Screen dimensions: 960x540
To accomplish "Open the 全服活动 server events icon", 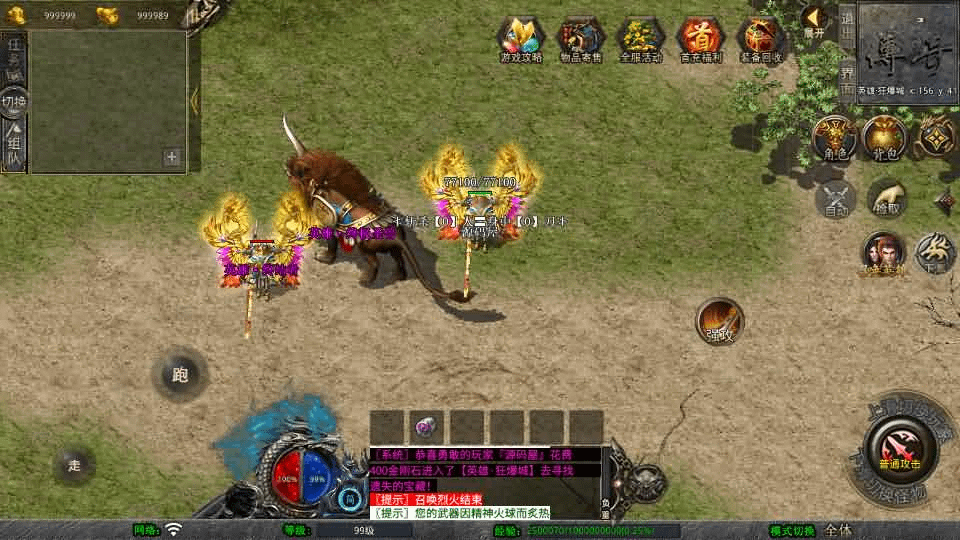I will pos(641,40).
